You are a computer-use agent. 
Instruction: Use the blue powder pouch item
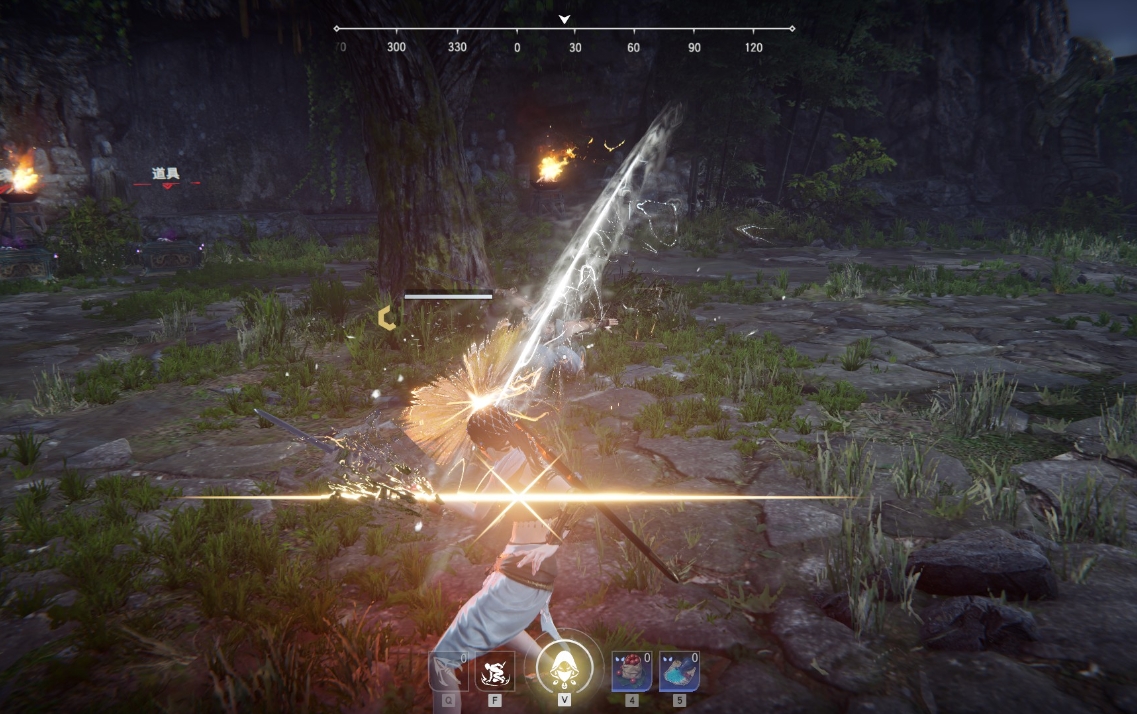(679, 671)
